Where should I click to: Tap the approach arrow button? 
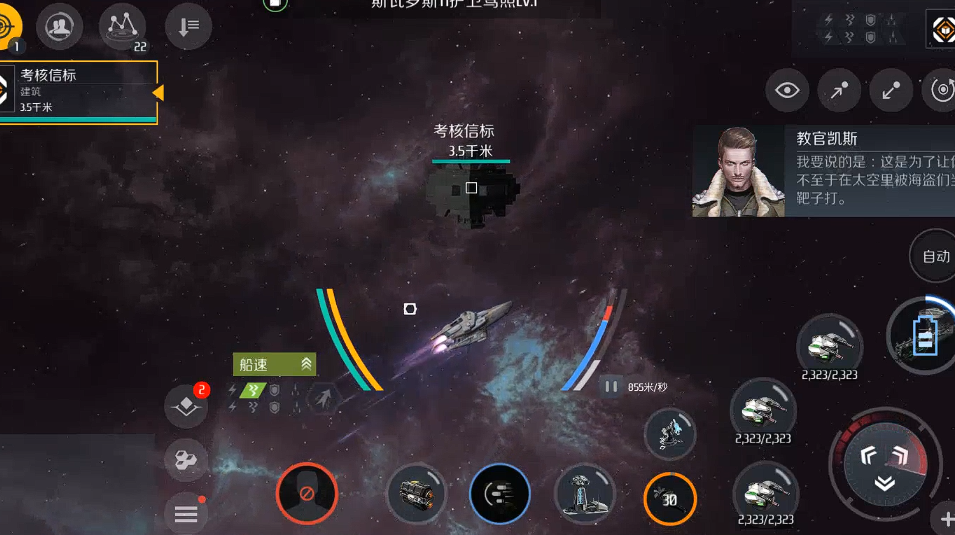(x=839, y=91)
